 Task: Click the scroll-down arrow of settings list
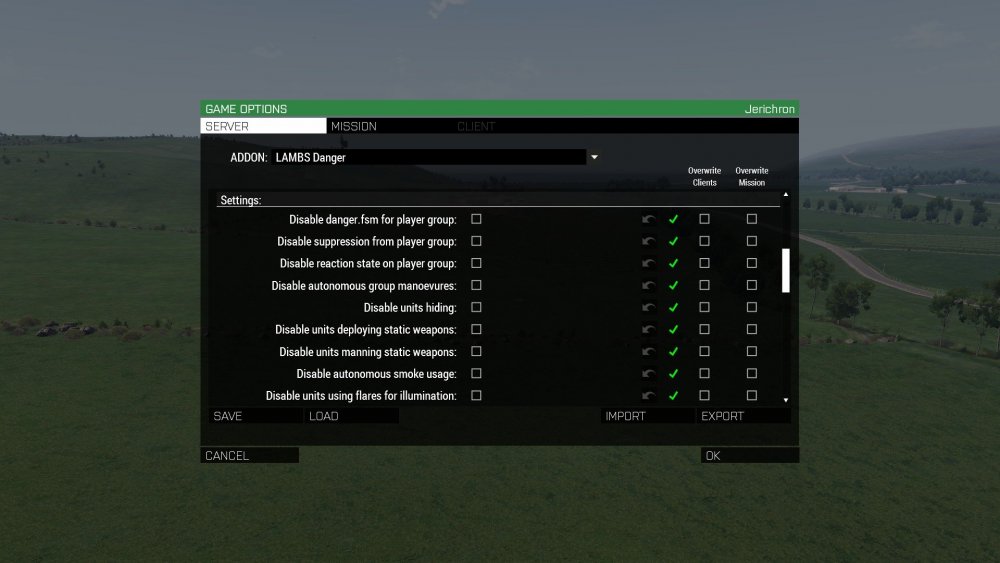[x=786, y=399]
